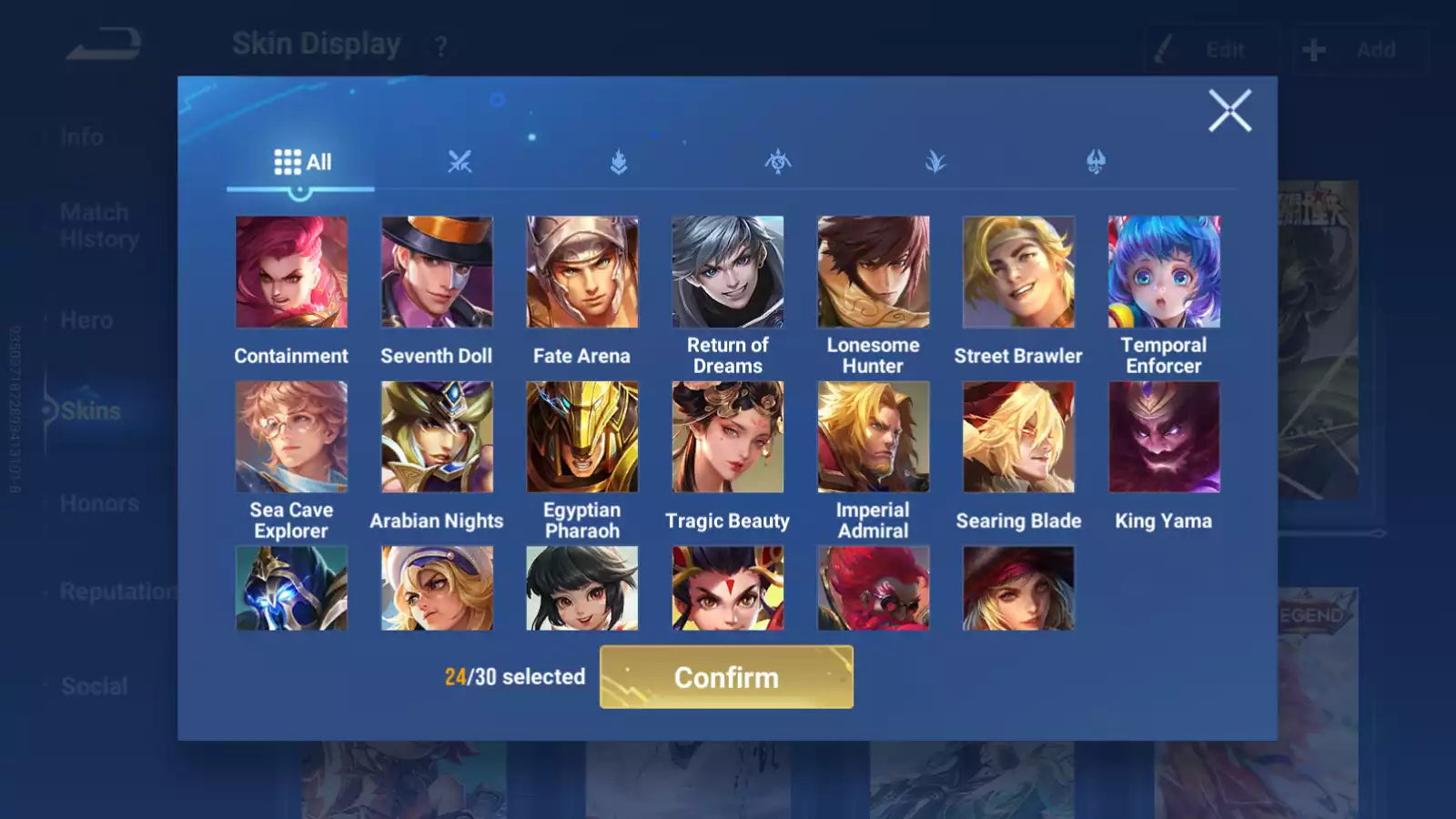The image size is (1456, 819).
Task: Select the Egyptian Pharaoh skin
Action: pos(582,437)
